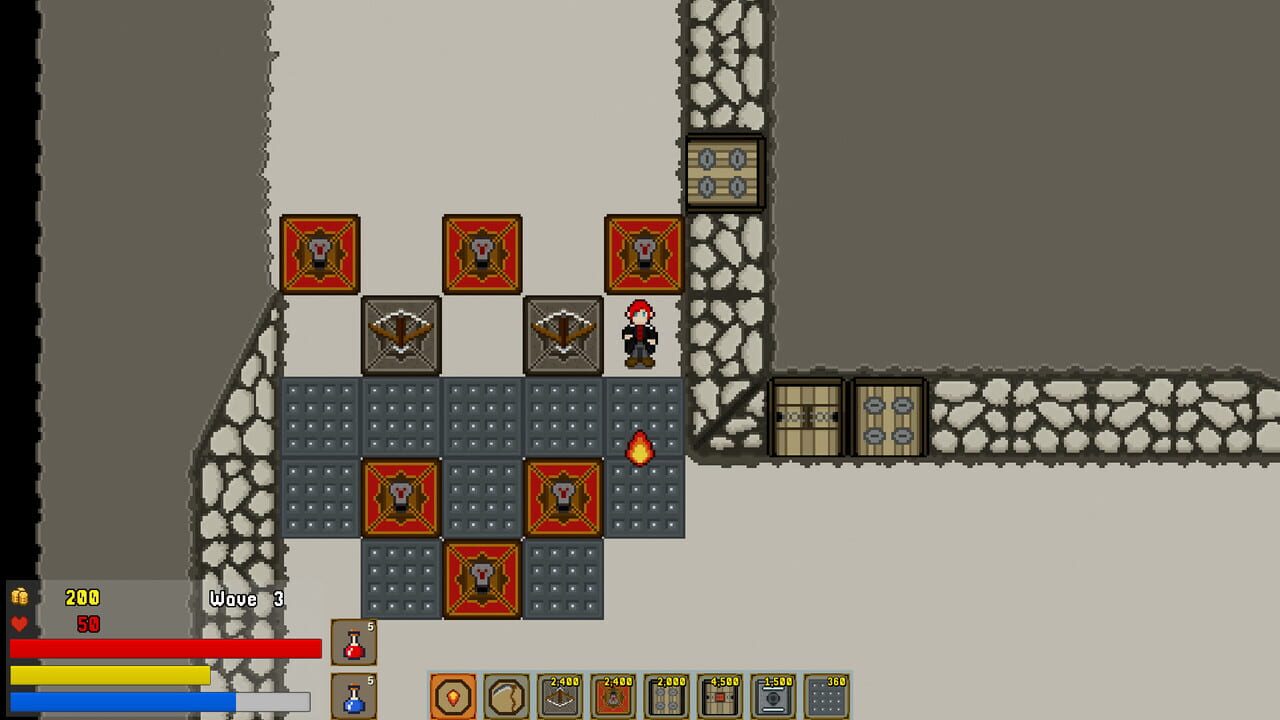This screenshot has height=720, width=1280.
Task: Click the Wave 3 label
Action: coord(244,599)
